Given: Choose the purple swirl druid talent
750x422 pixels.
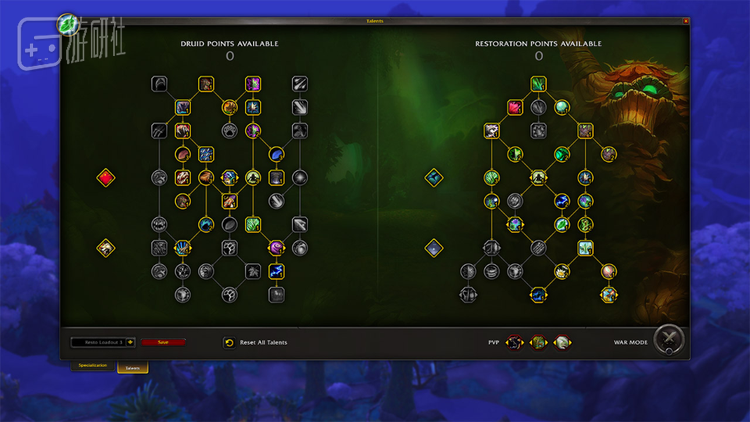Looking at the screenshot, I should point(276,247).
